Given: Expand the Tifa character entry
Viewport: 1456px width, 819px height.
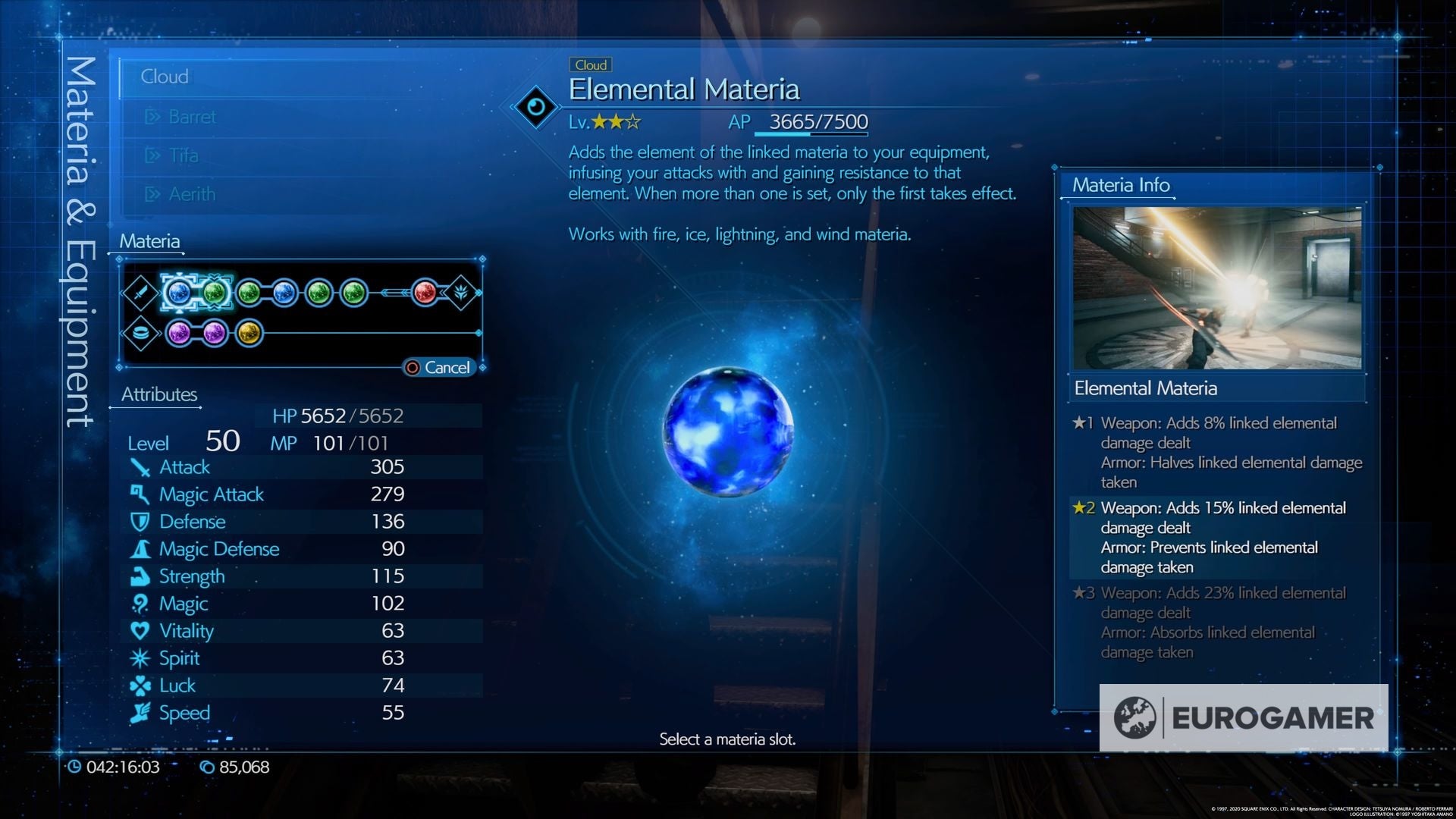Looking at the screenshot, I should [182, 155].
